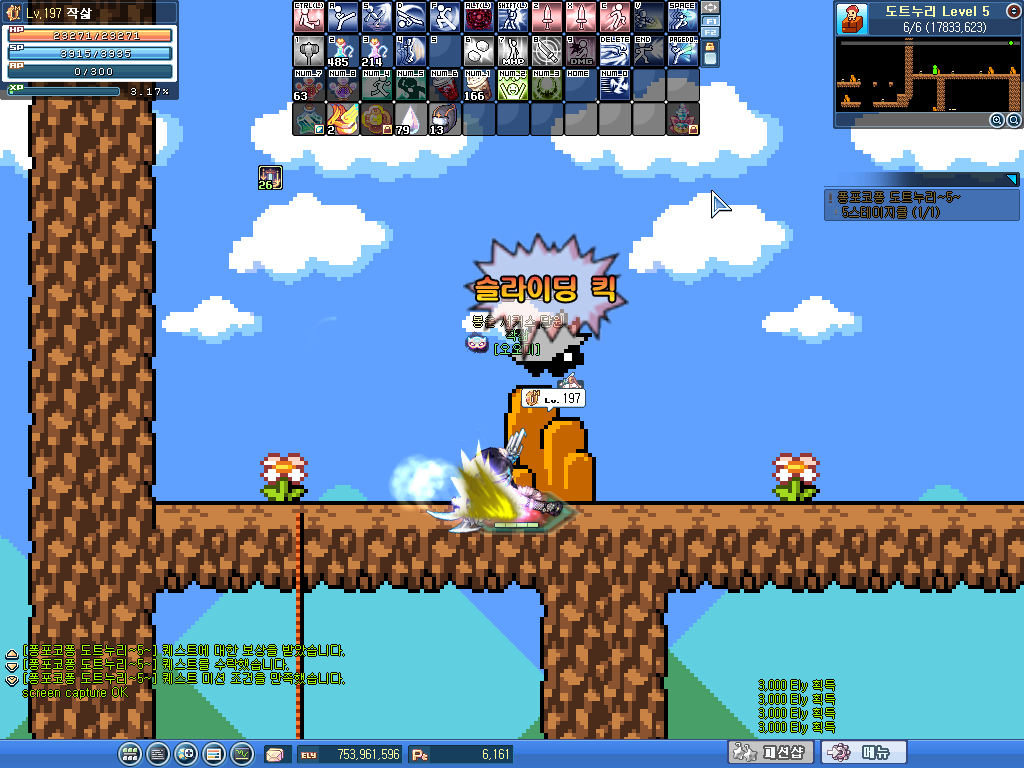Click the envelope mail icon

(x=275, y=754)
